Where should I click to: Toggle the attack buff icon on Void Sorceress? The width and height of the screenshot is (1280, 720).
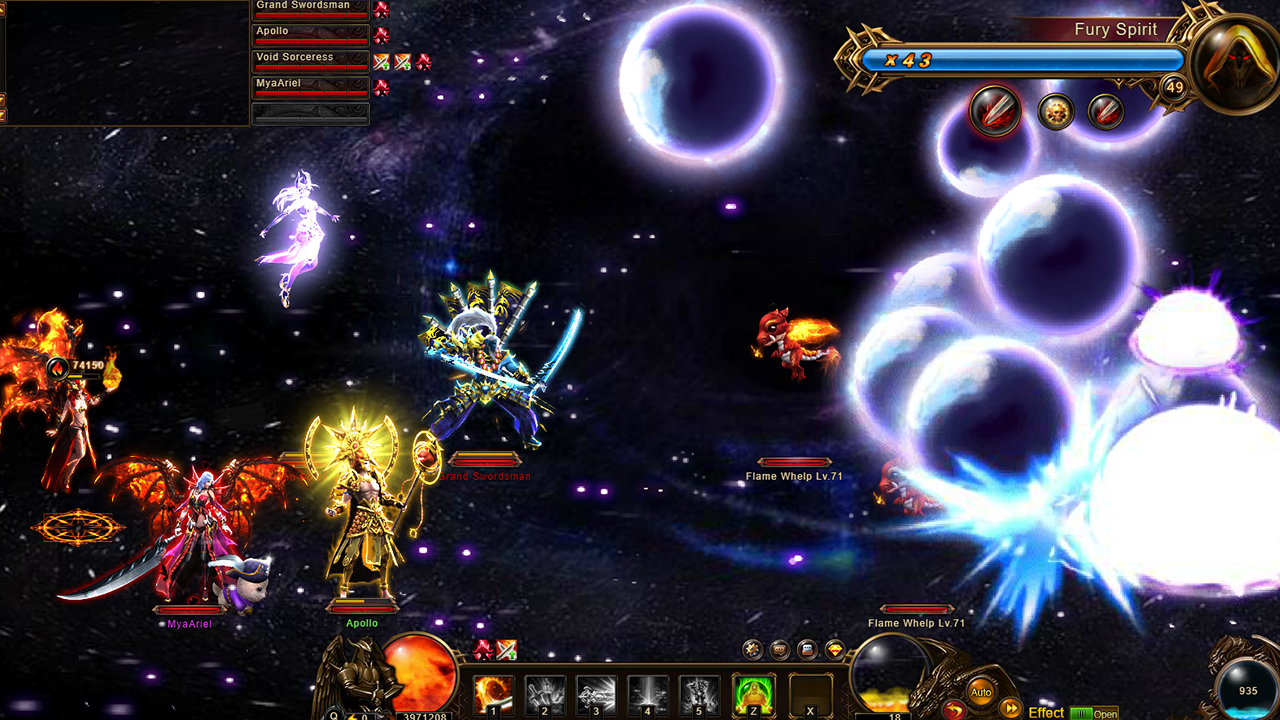(380, 62)
